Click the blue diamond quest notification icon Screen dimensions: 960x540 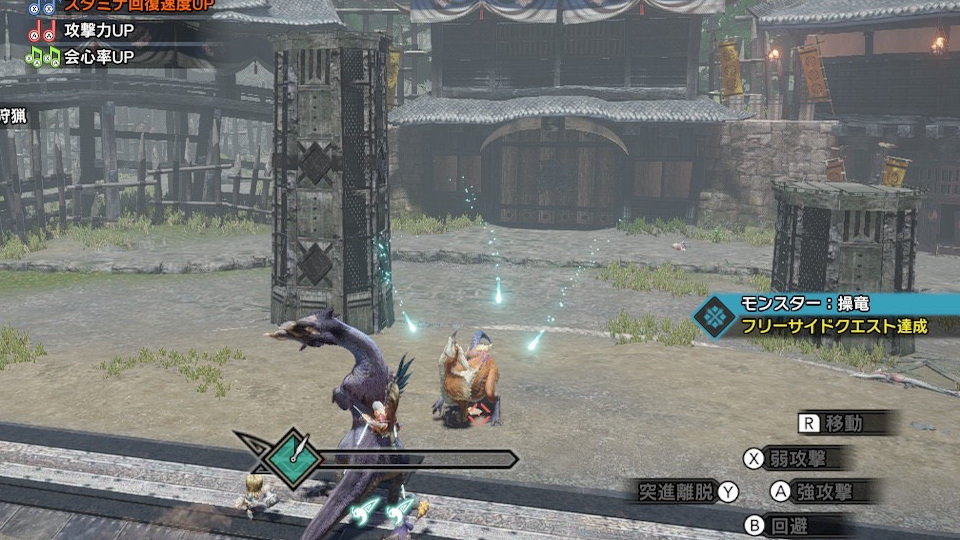click(715, 314)
